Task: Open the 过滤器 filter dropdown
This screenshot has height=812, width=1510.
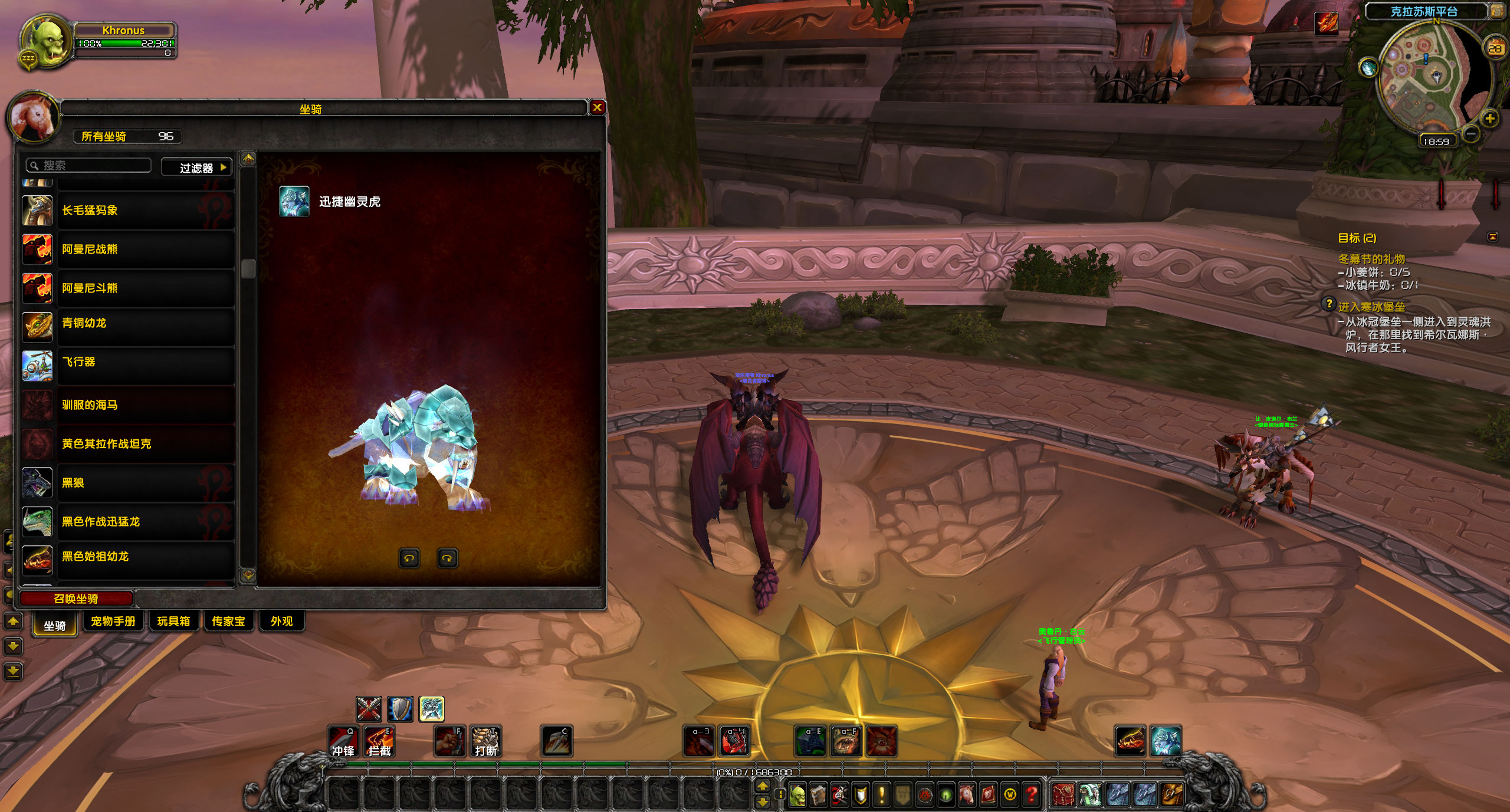Action: click(x=197, y=168)
